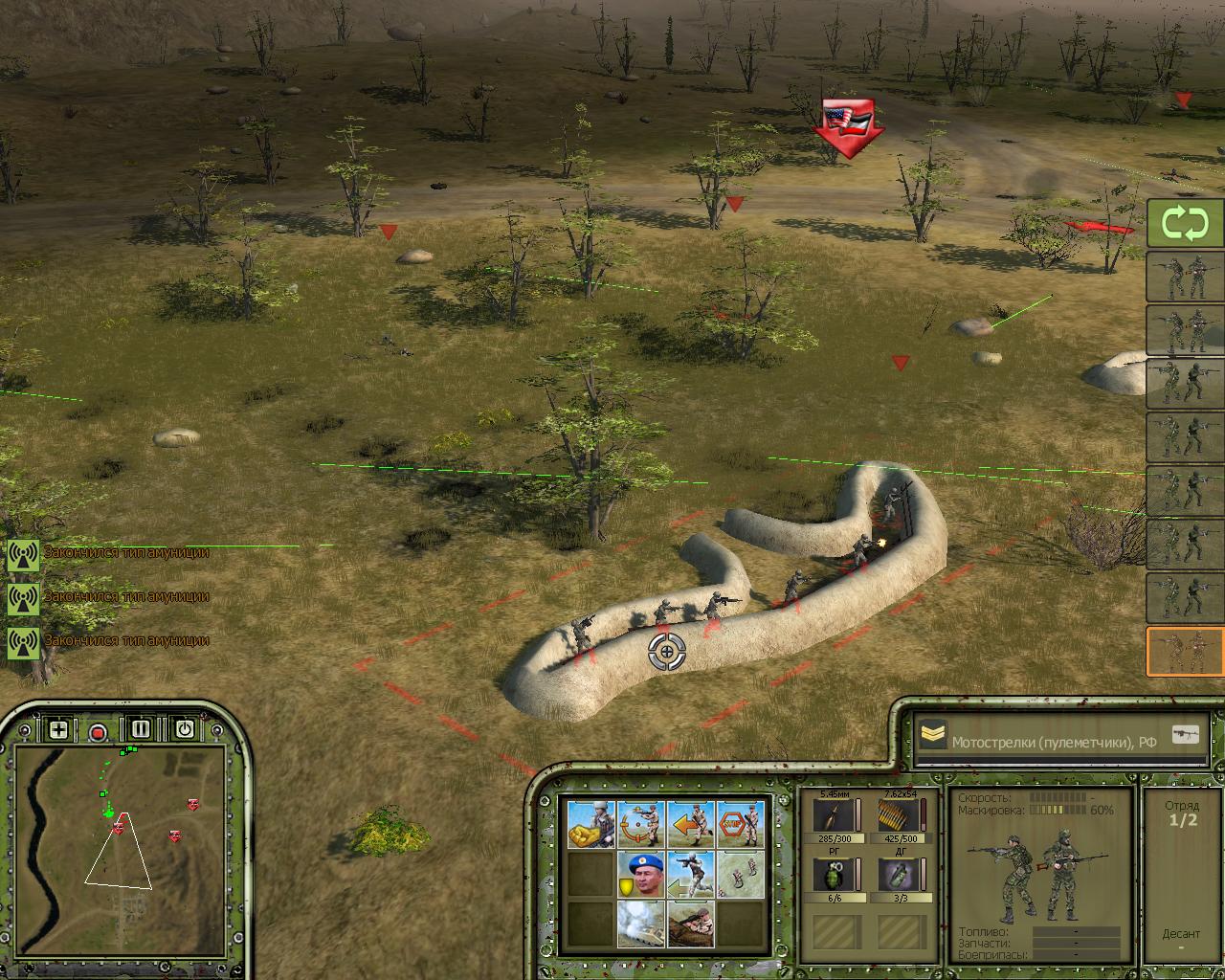
Task: Order the prone soldier lie-down command
Action: pyautogui.click(x=691, y=923)
